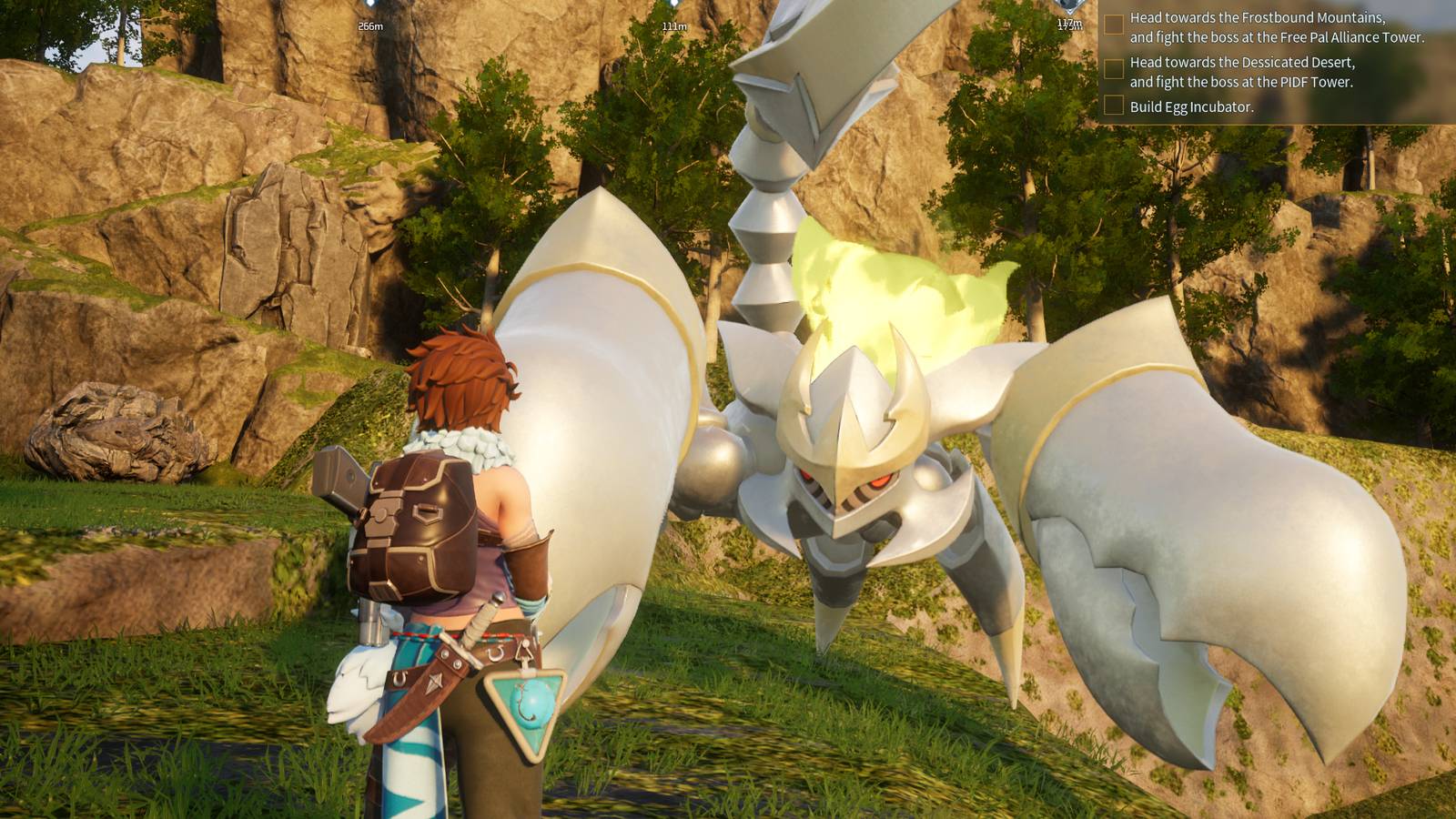Collapse the Build Egg Incubator entry
Image resolution: width=1456 pixels, height=819 pixels.
click(x=1192, y=106)
